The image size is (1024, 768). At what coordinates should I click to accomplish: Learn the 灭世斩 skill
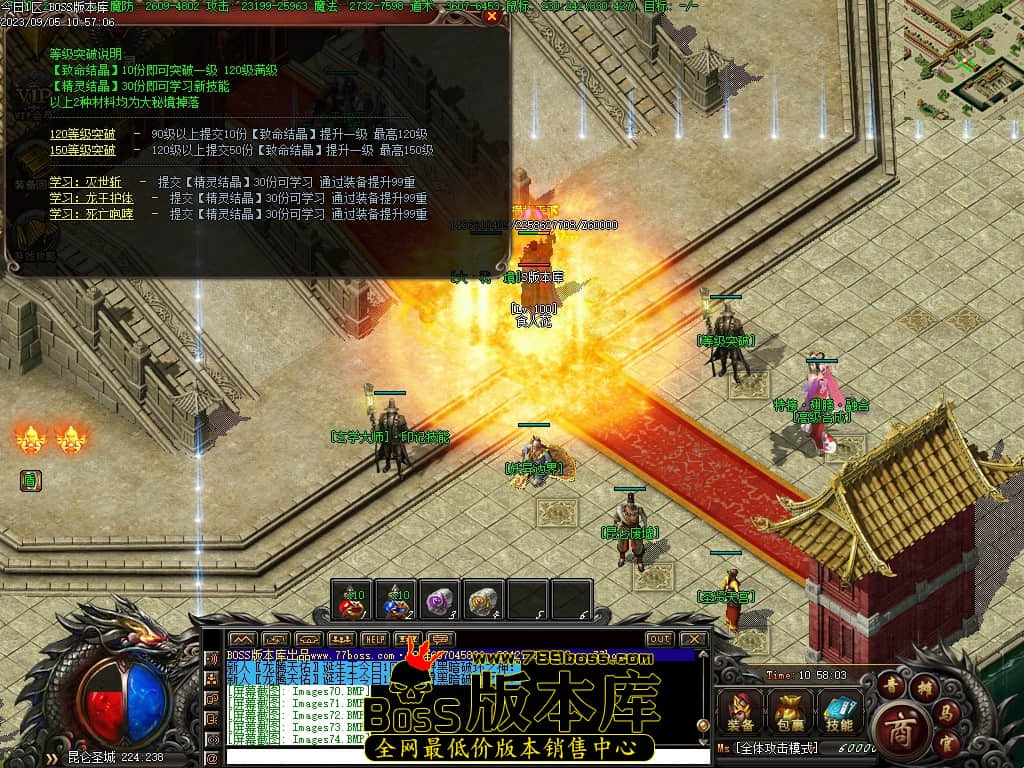pos(86,182)
